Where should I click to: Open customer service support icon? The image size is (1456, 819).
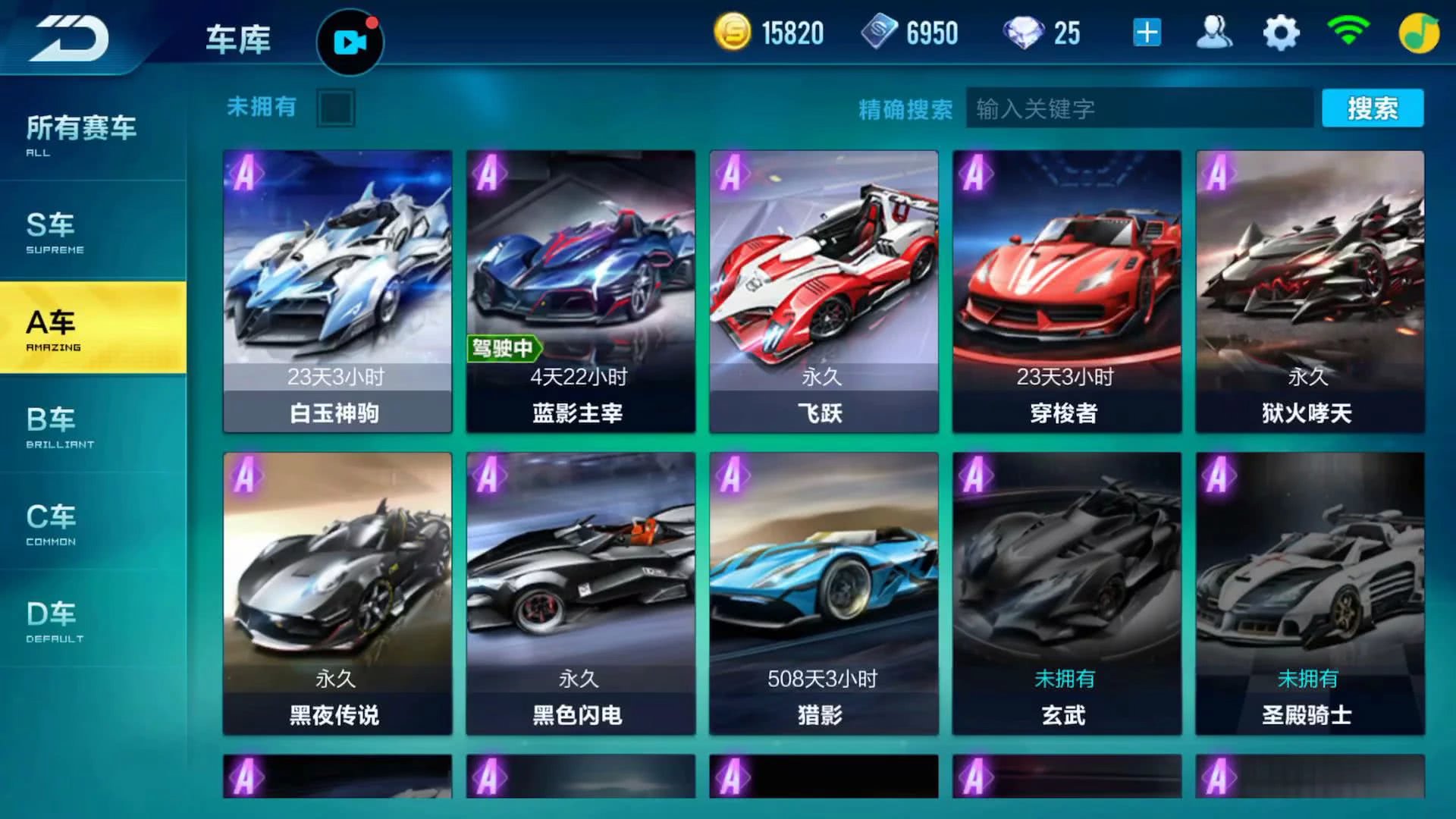click(x=1214, y=33)
